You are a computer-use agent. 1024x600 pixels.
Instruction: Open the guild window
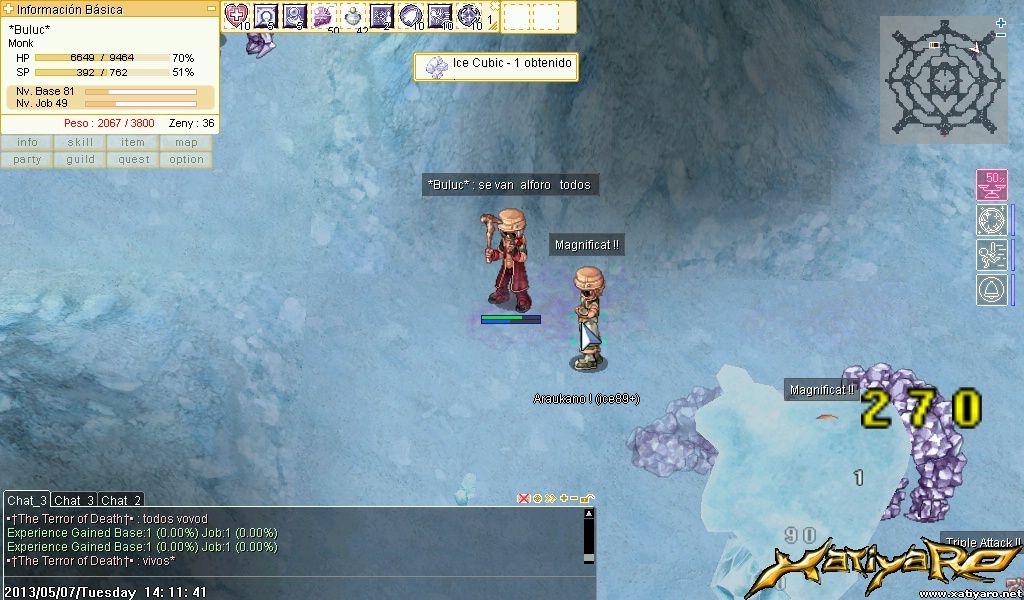pyautogui.click(x=80, y=159)
